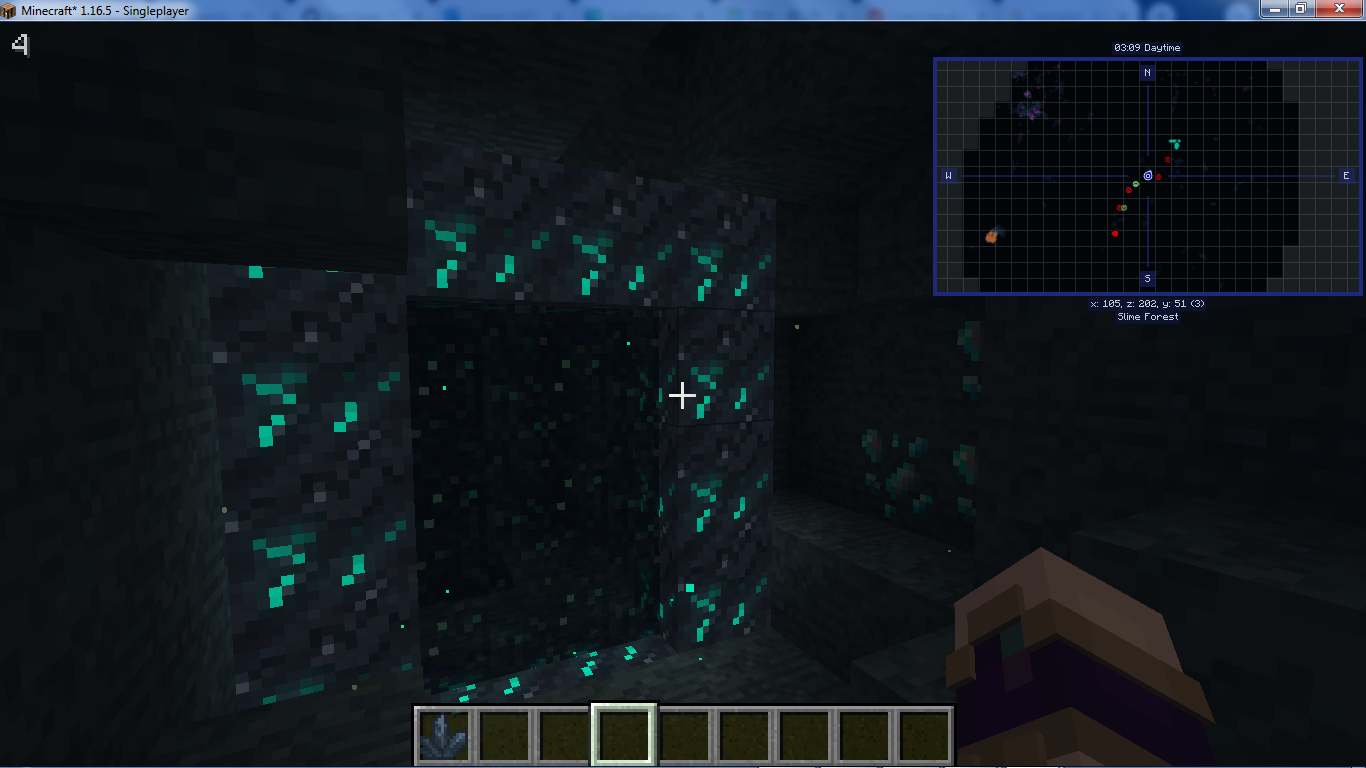Click the 'Slime Forest' biome label
1366x768 pixels.
click(1147, 317)
